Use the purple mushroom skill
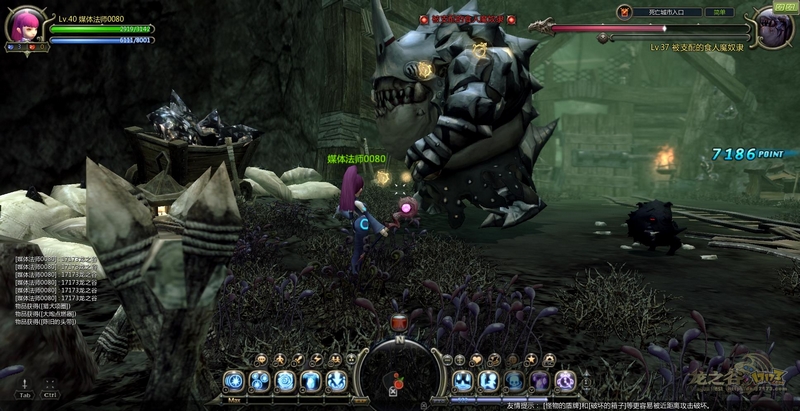The image size is (800, 411). 540,381
